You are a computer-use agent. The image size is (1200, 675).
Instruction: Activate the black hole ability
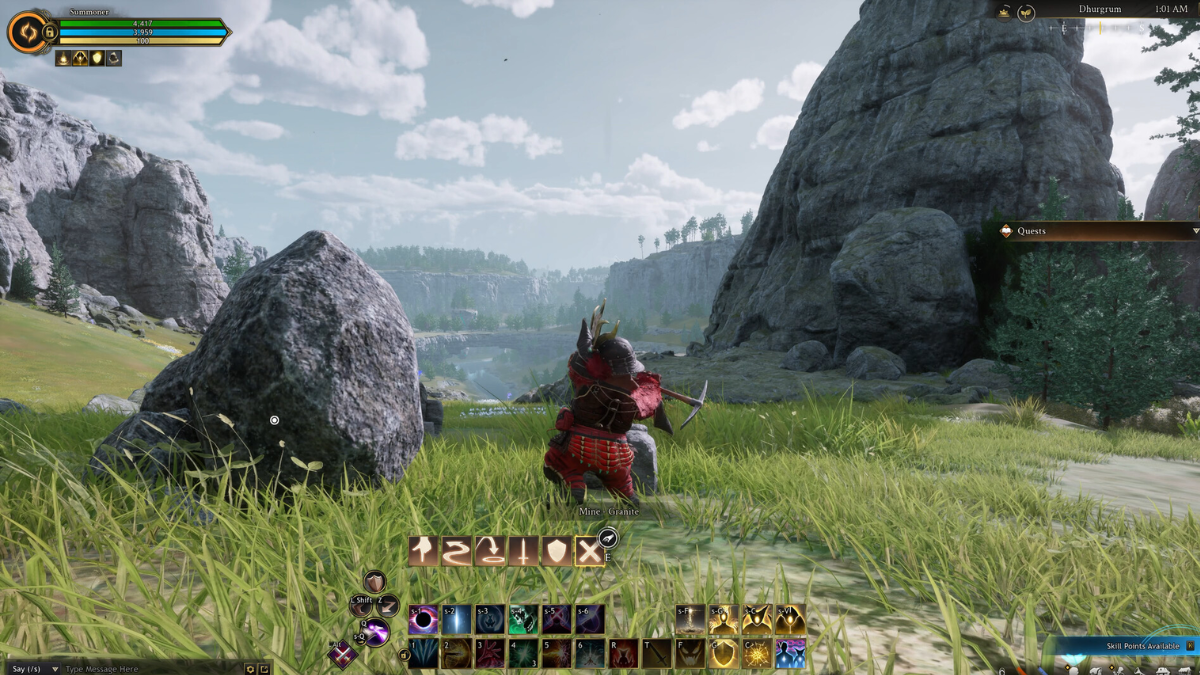pyautogui.click(x=423, y=620)
